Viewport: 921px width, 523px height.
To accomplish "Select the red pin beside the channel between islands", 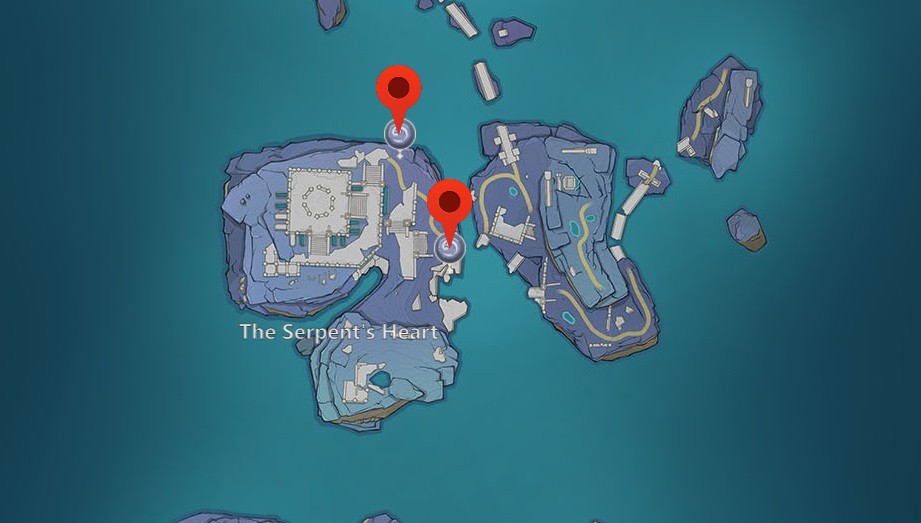I will point(450,206).
